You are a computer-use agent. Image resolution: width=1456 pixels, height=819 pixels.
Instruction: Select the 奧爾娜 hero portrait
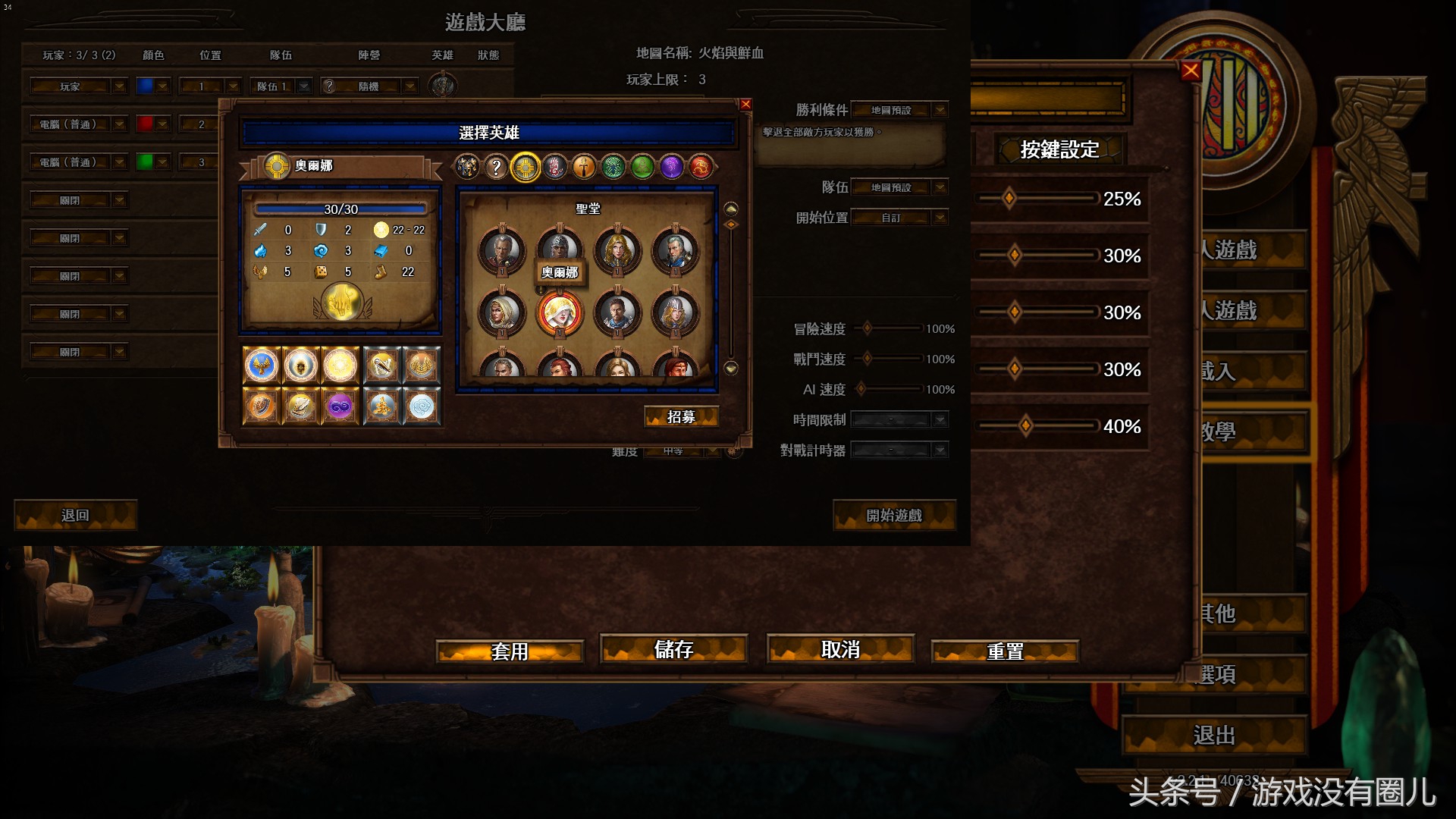(x=559, y=311)
